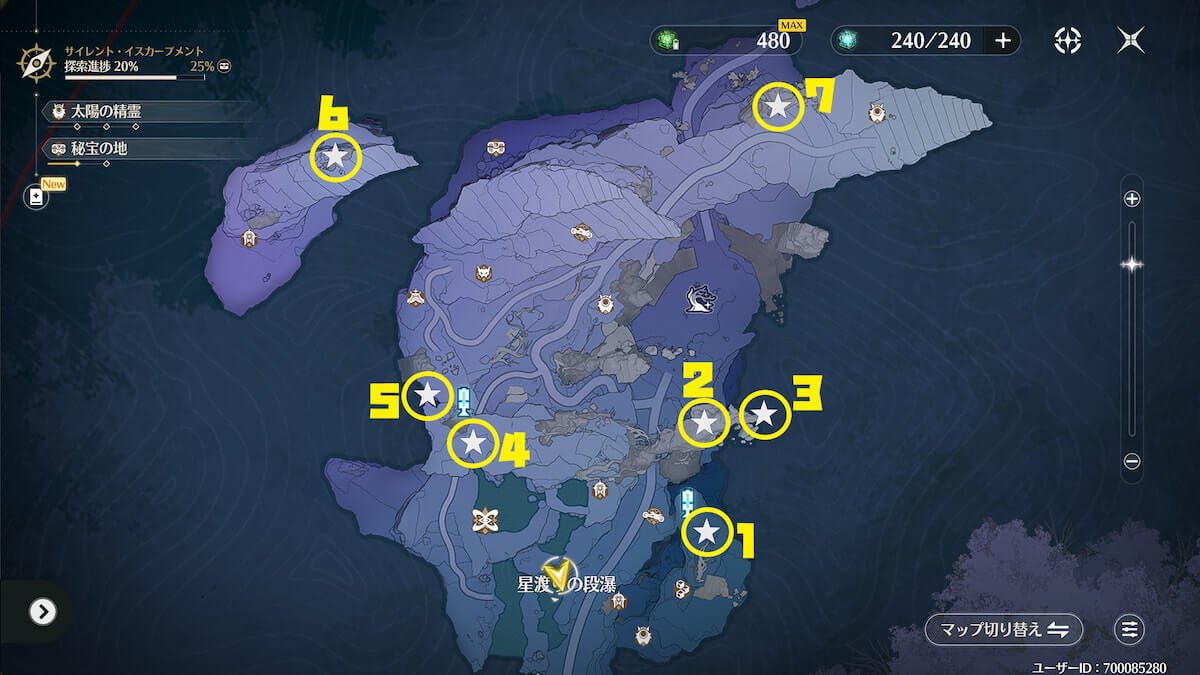Open the guidebook icon marked New
Image resolution: width=1200 pixels, height=675 pixels.
point(37,196)
